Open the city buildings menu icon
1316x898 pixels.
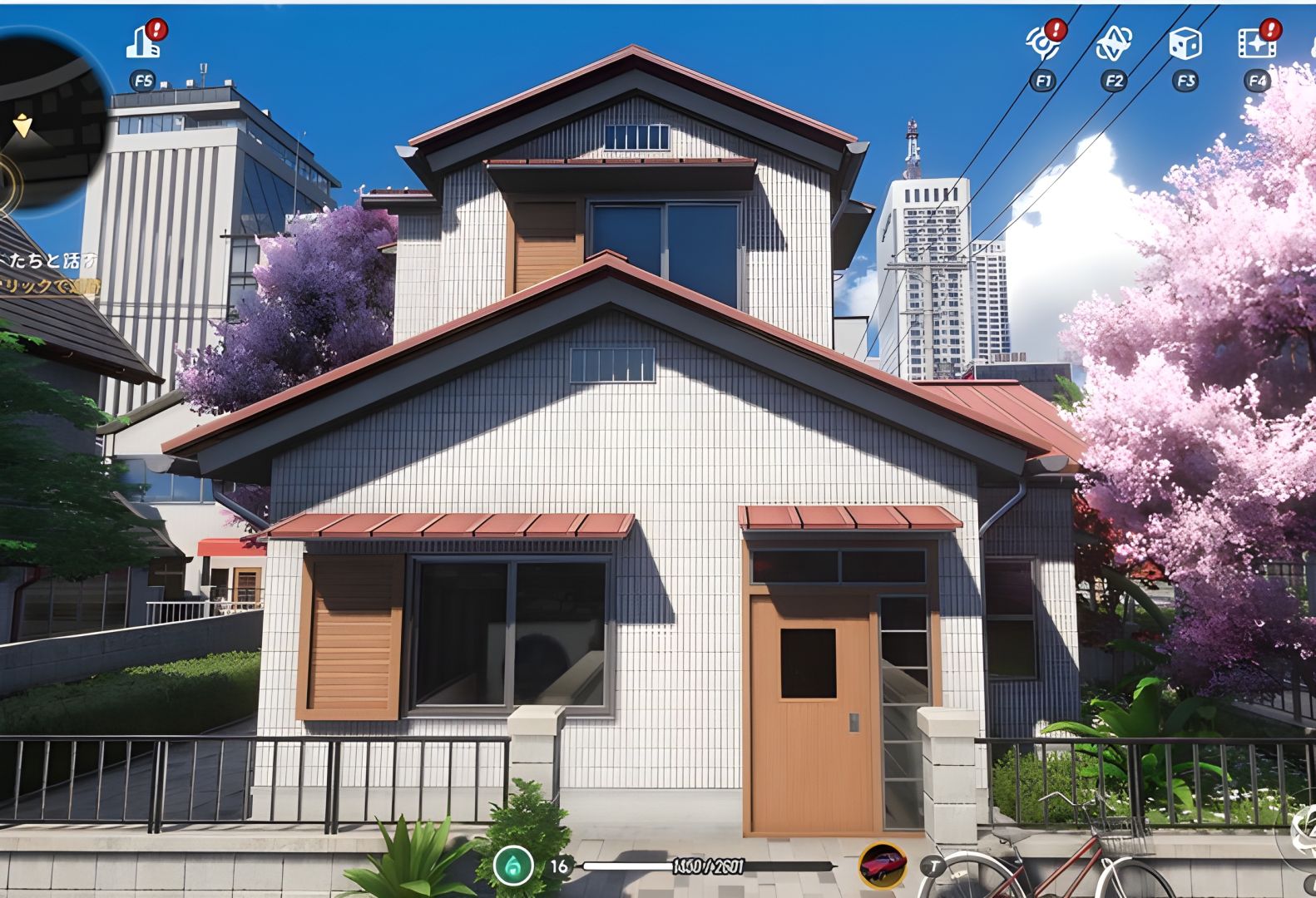143,42
